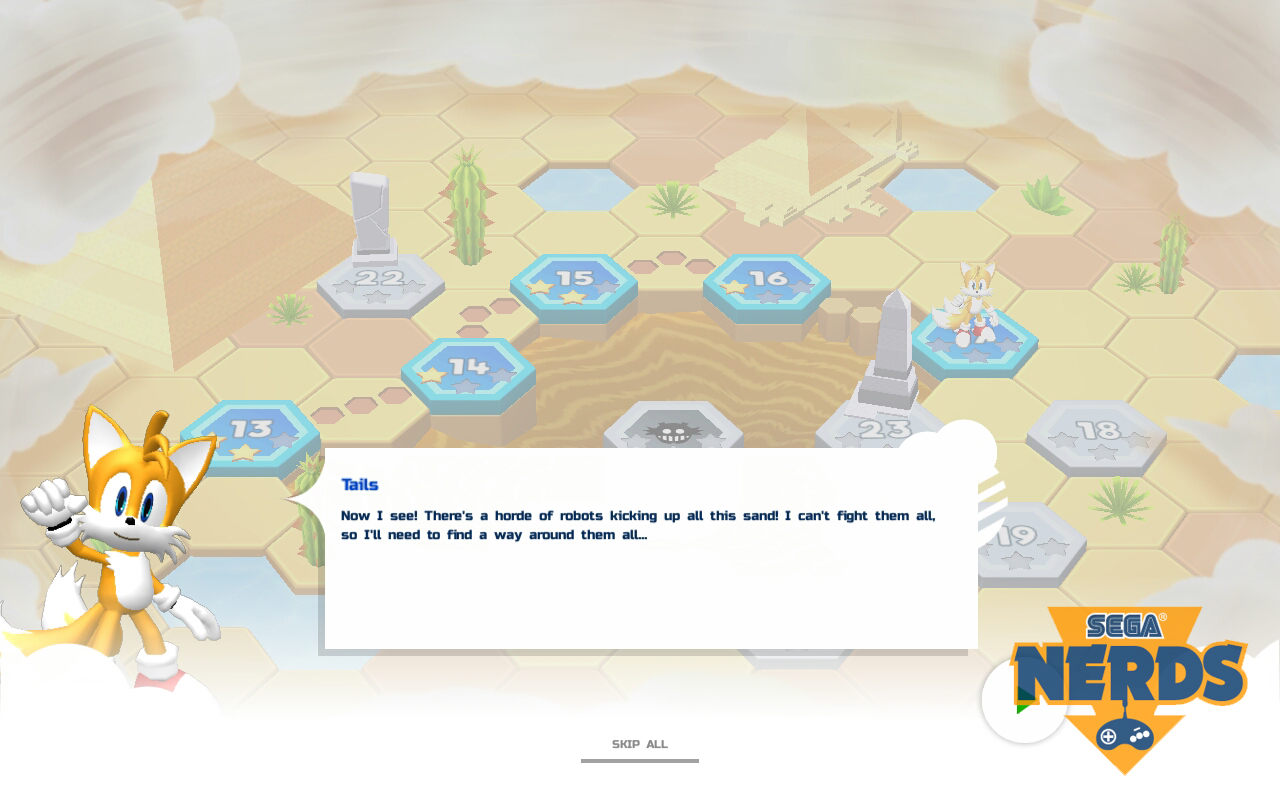
Task: Select the level 13 tile
Action: pos(250,433)
